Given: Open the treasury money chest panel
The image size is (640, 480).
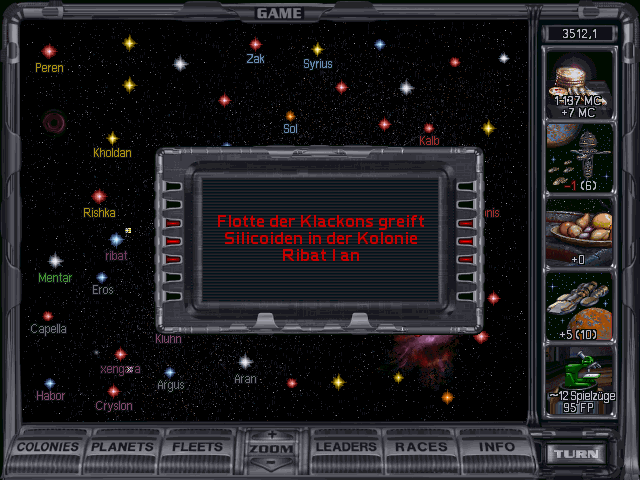Looking at the screenshot, I should pos(580,84).
